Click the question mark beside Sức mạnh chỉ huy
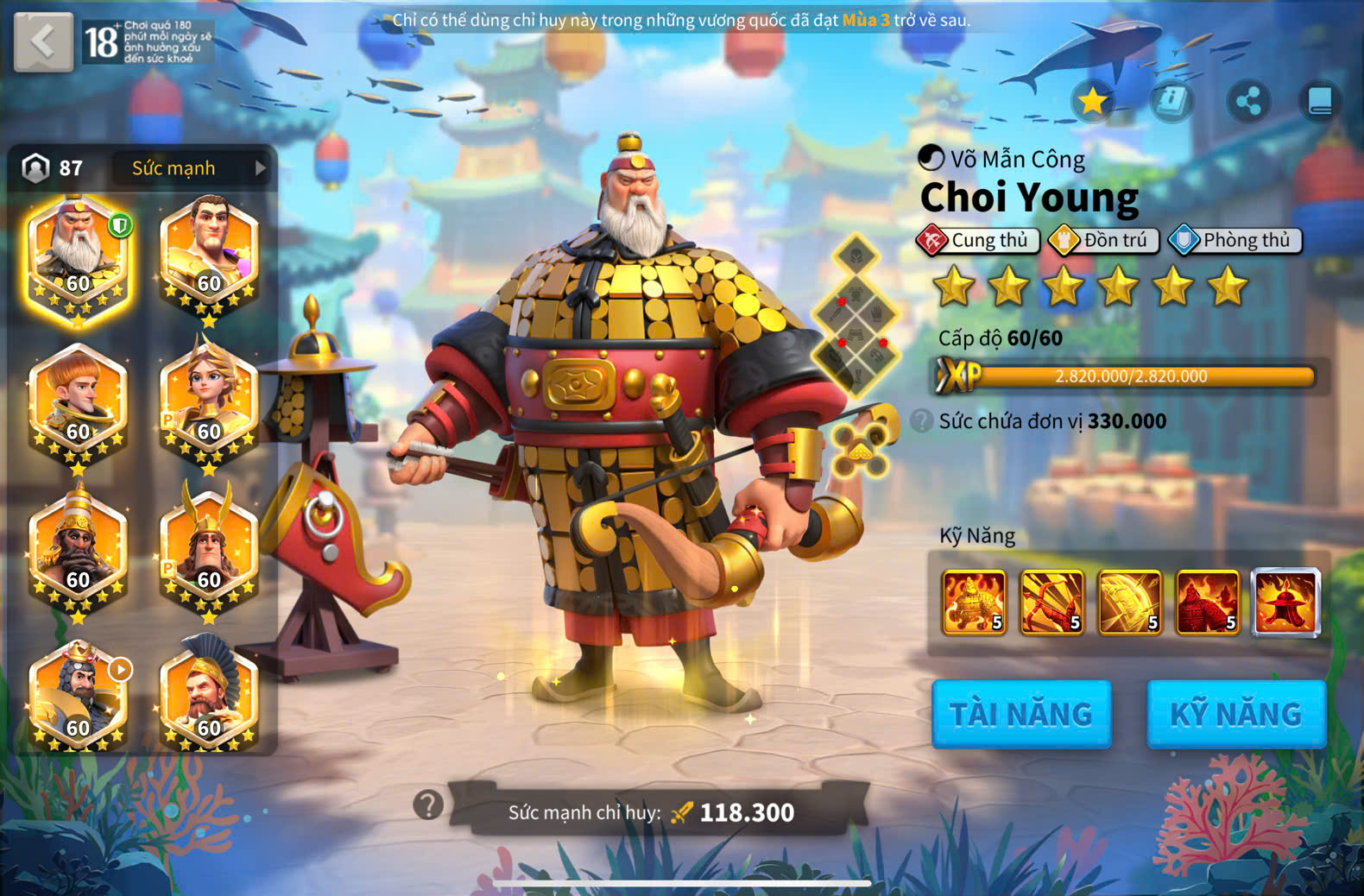 [x=428, y=805]
